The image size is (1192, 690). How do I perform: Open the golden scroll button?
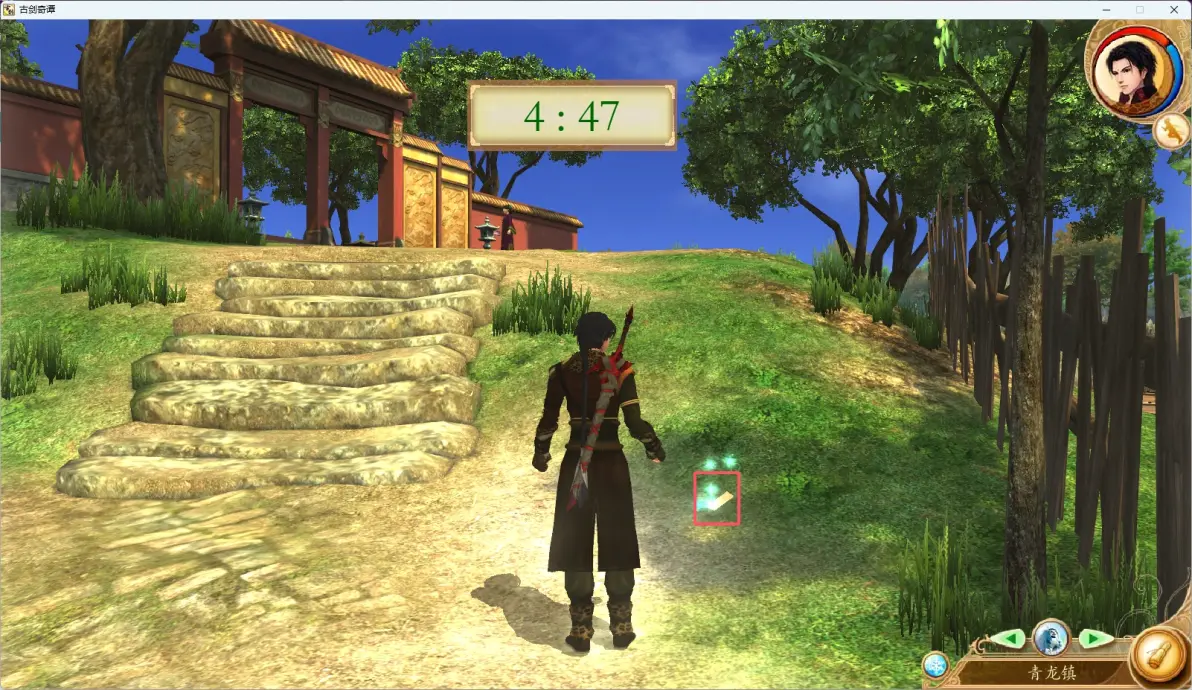pos(1158,657)
